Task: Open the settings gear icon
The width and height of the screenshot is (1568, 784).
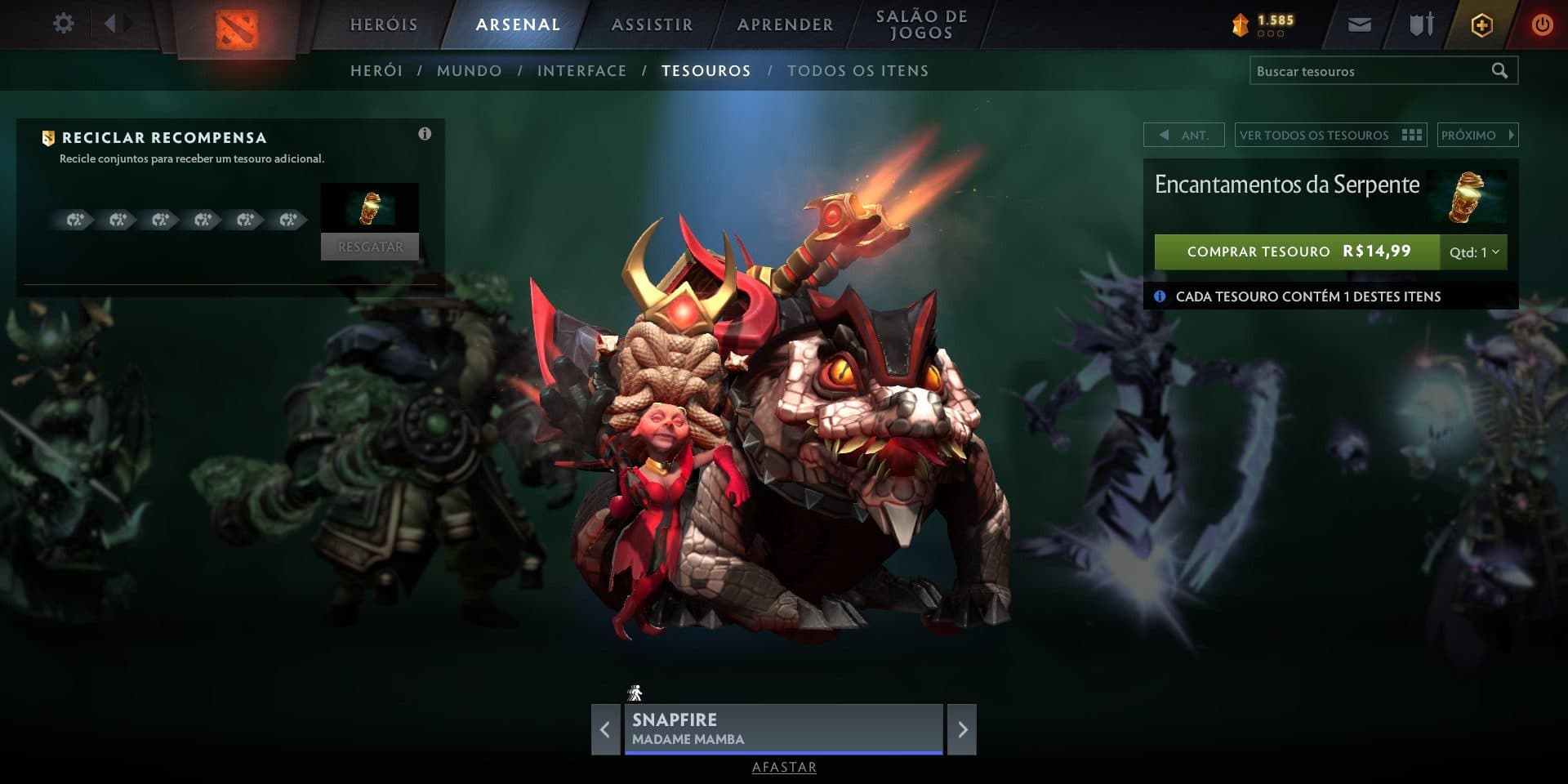Action: [x=62, y=24]
